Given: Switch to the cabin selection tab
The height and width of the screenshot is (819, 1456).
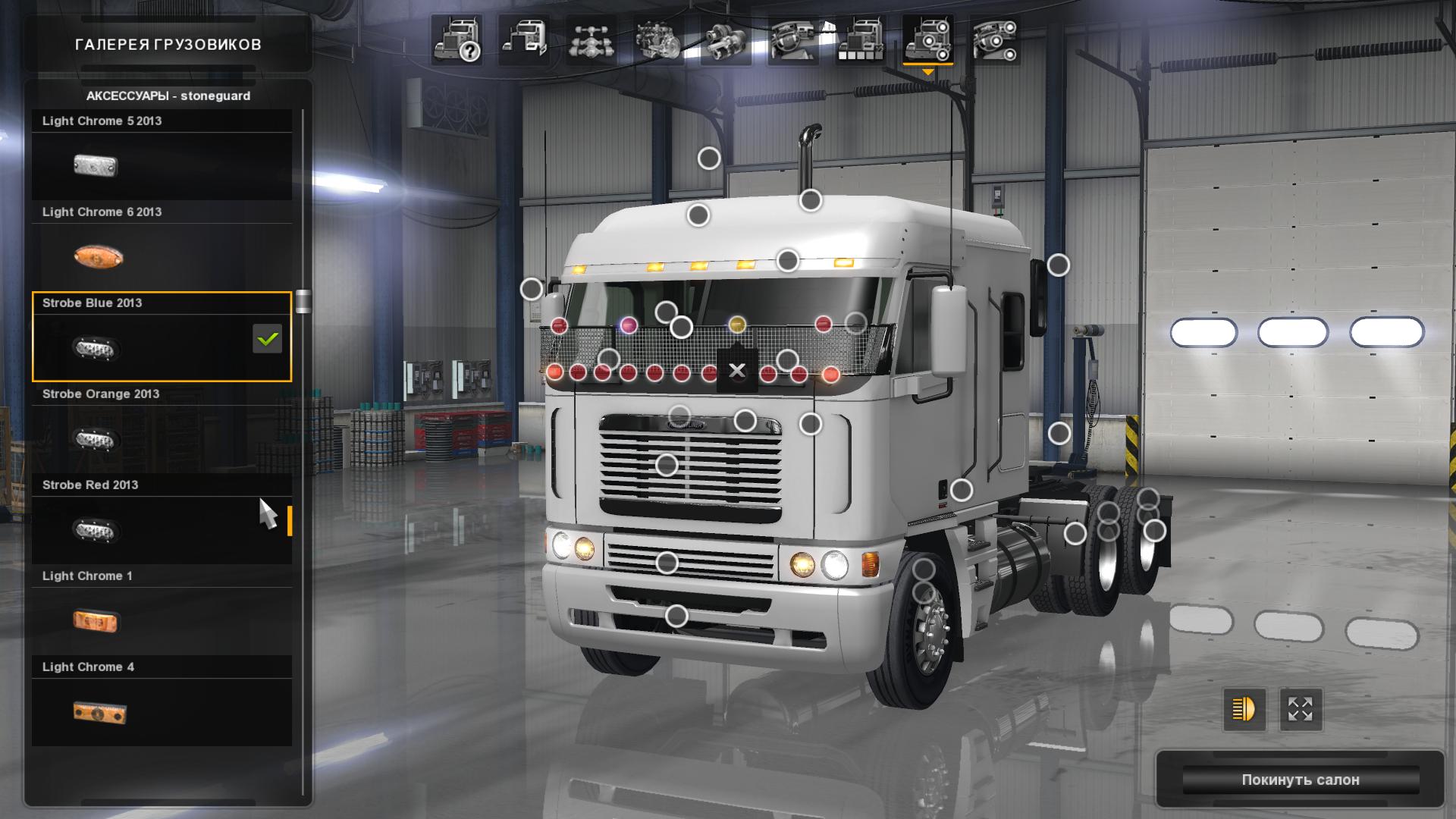Looking at the screenshot, I should click(524, 39).
